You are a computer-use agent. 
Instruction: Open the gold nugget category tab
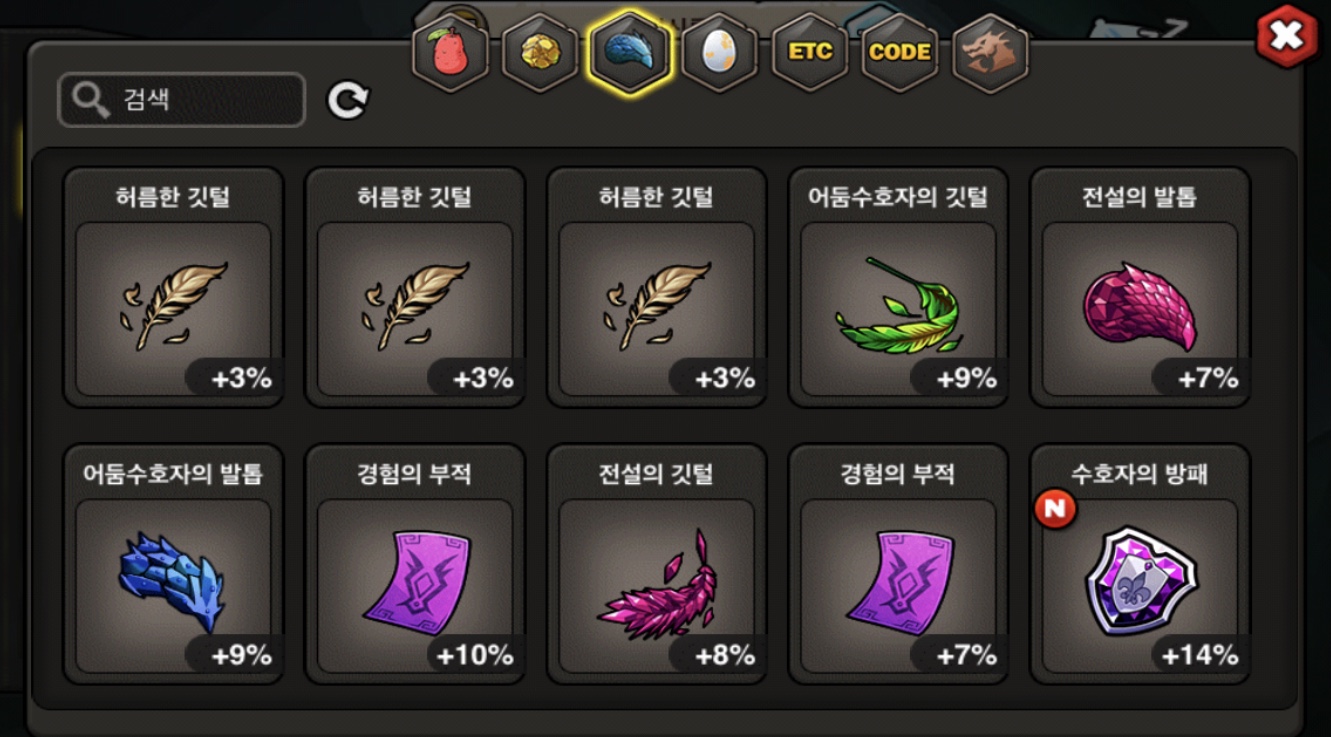tap(540, 53)
